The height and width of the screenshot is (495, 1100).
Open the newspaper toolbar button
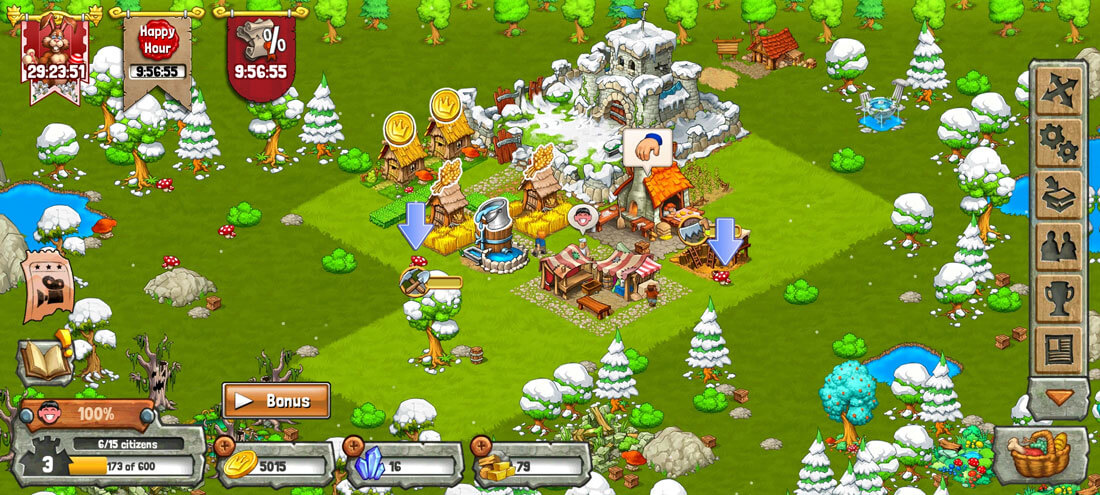[x=1058, y=350]
